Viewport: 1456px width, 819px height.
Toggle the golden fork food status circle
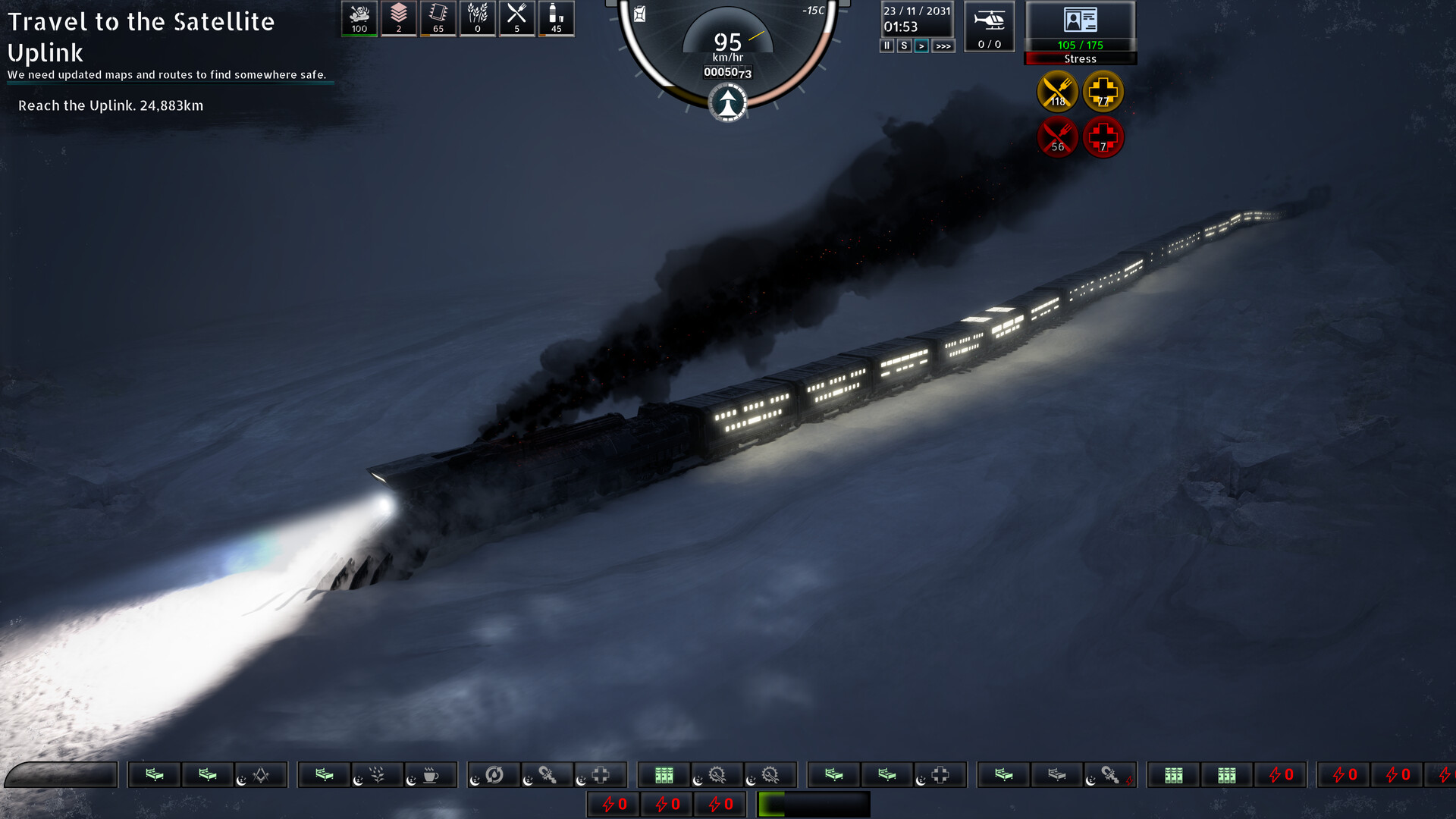pyautogui.click(x=1057, y=93)
